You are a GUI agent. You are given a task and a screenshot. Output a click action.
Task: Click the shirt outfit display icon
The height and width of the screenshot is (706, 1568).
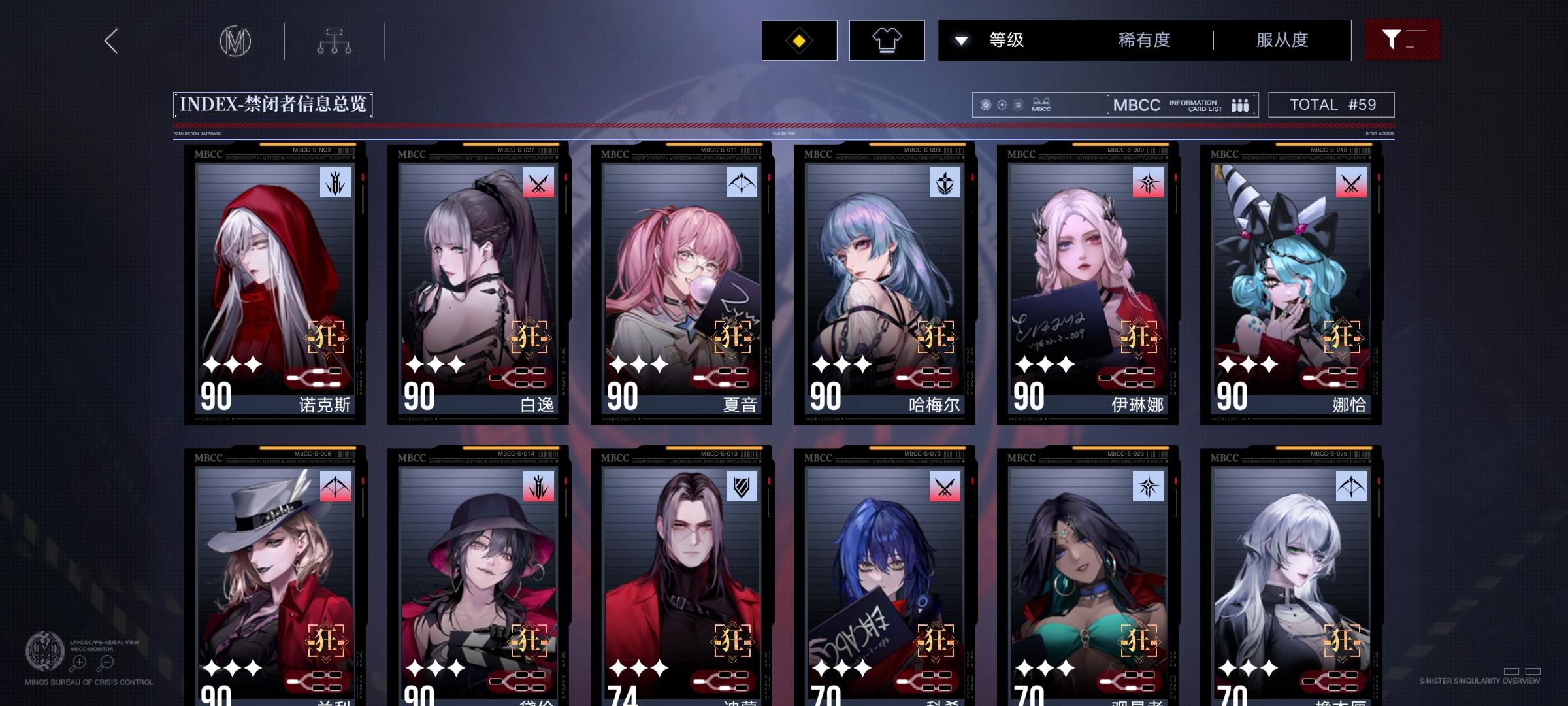(886, 40)
